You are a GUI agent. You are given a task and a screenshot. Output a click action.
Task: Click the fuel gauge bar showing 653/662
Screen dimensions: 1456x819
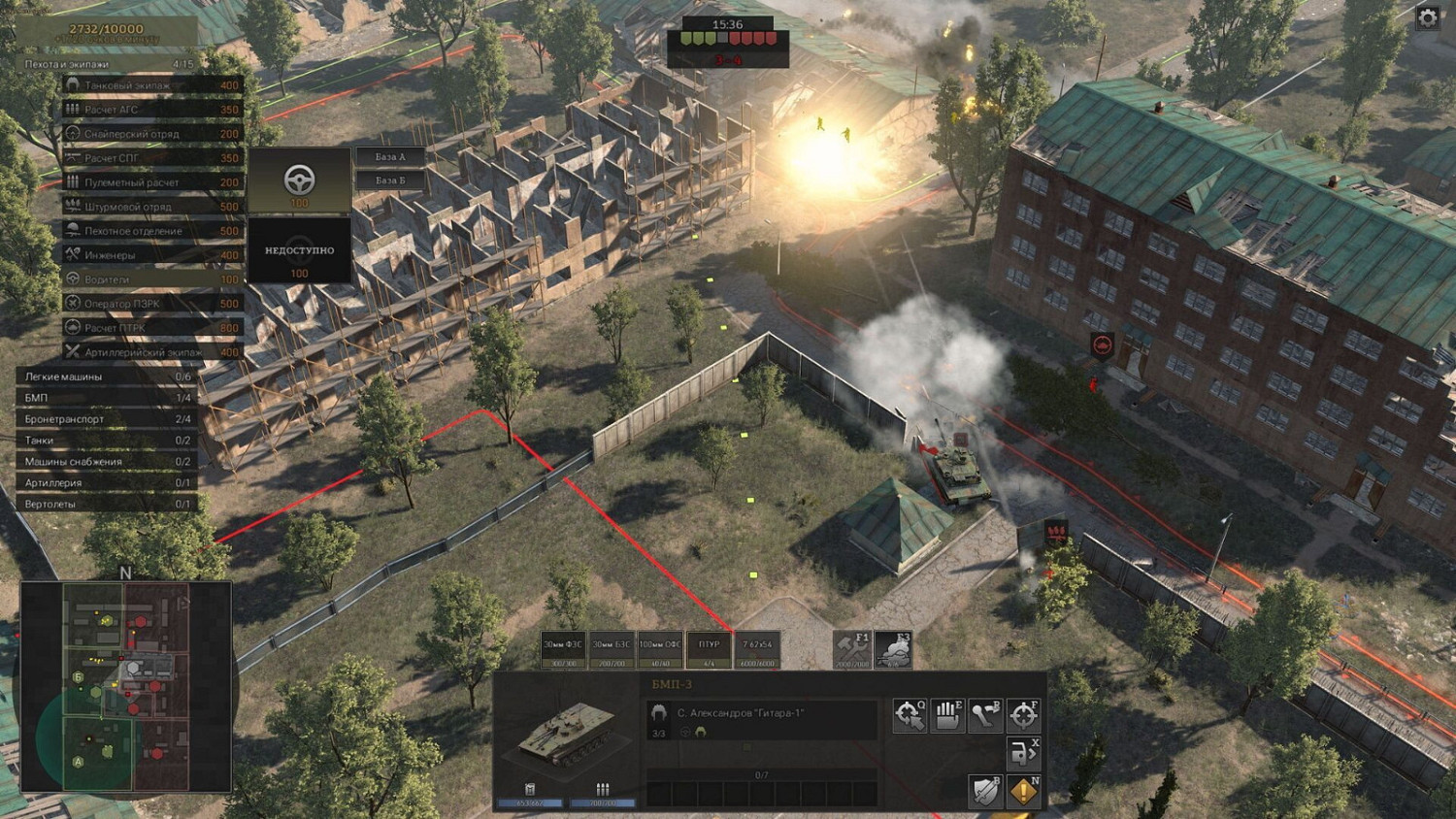529,803
